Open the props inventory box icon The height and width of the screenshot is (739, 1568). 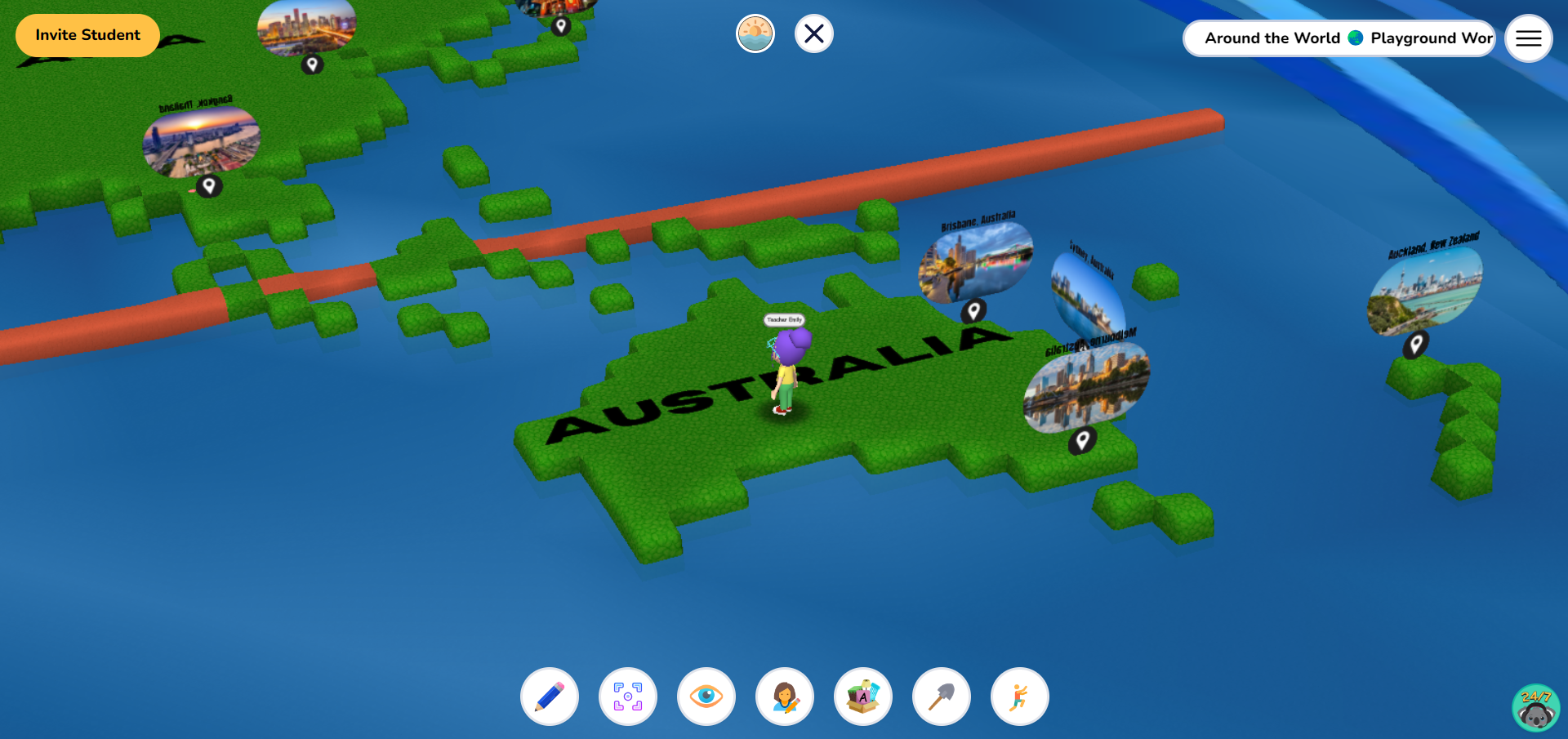tap(862, 696)
